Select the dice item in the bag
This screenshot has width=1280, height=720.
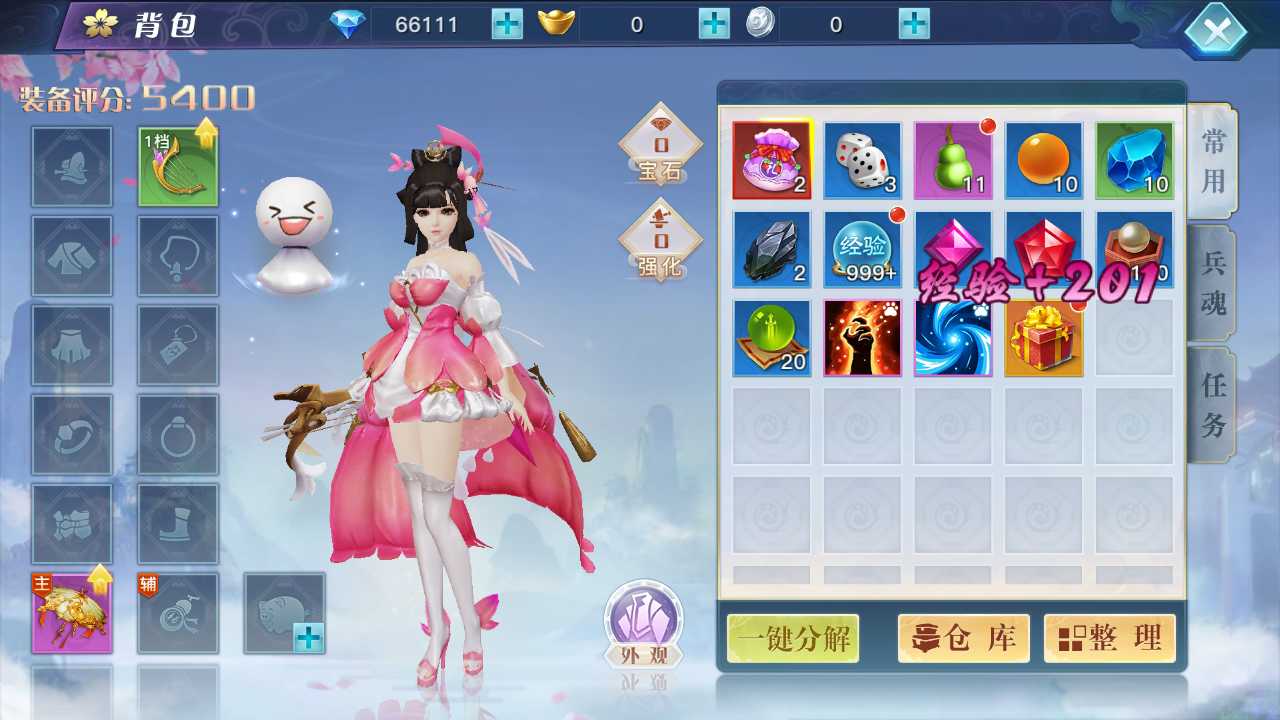[x=862, y=158]
